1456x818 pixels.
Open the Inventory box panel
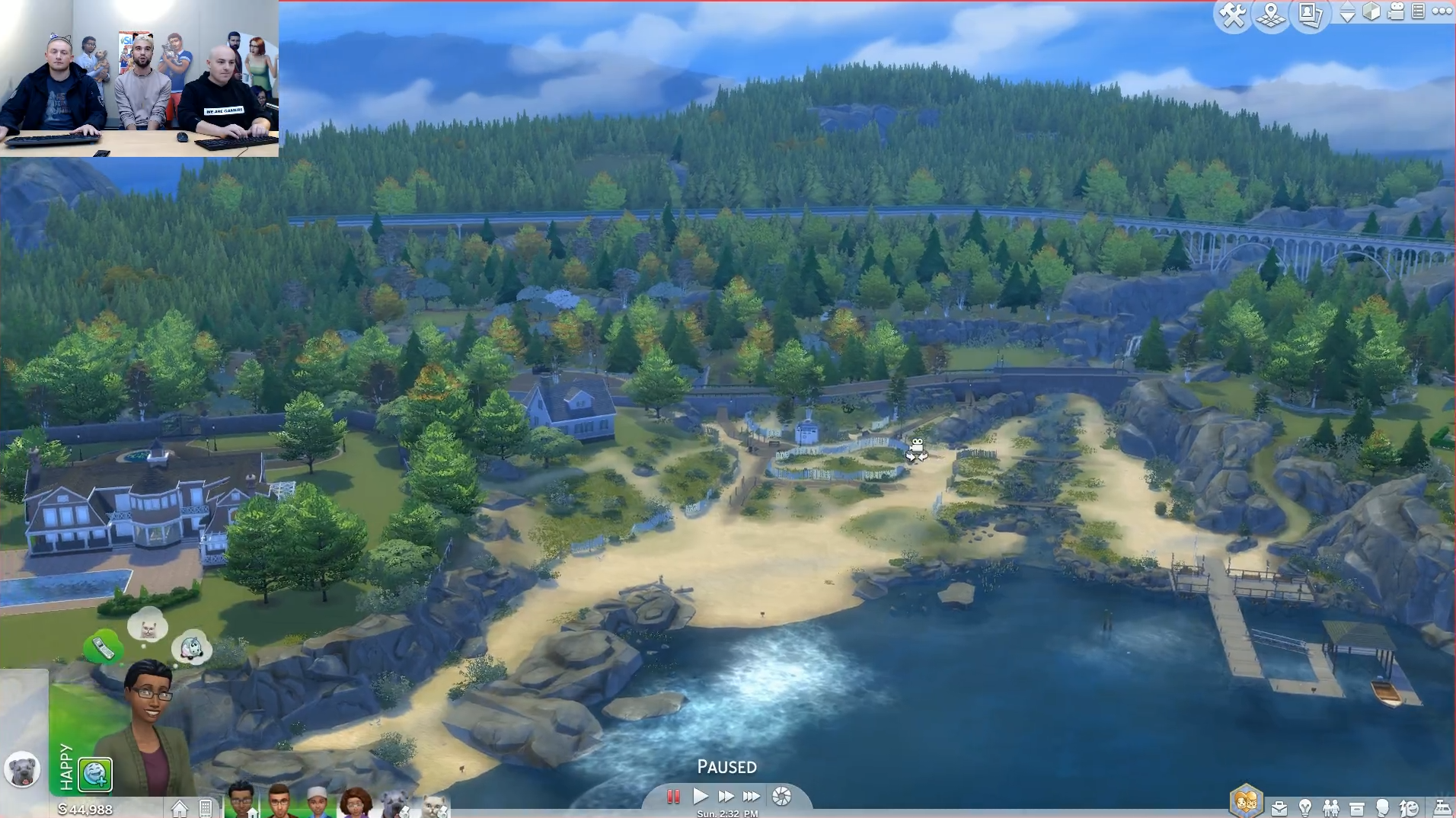pos(1357,808)
